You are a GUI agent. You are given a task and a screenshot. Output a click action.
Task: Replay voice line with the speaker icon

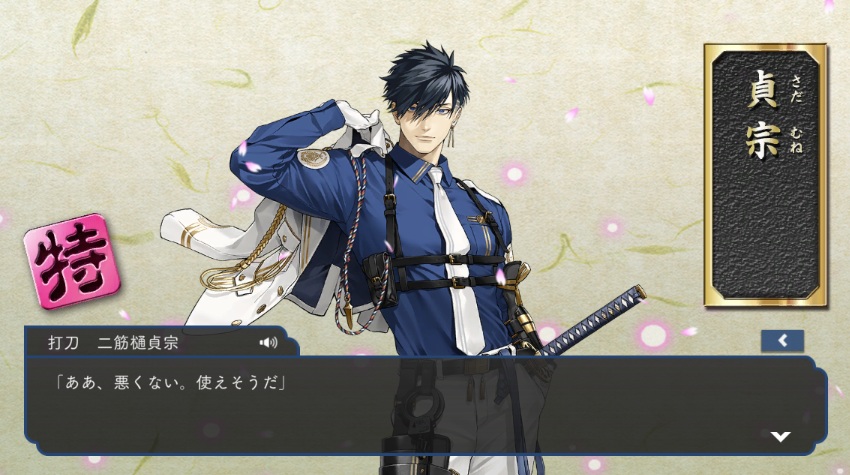(x=268, y=342)
